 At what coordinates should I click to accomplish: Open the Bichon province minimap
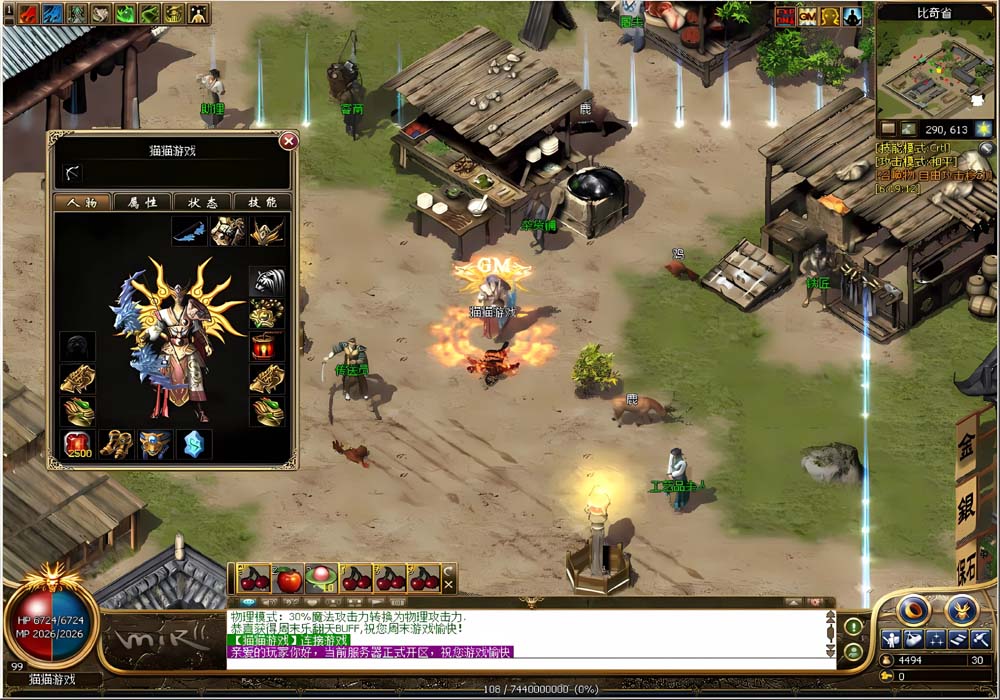click(x=935, y=76)
